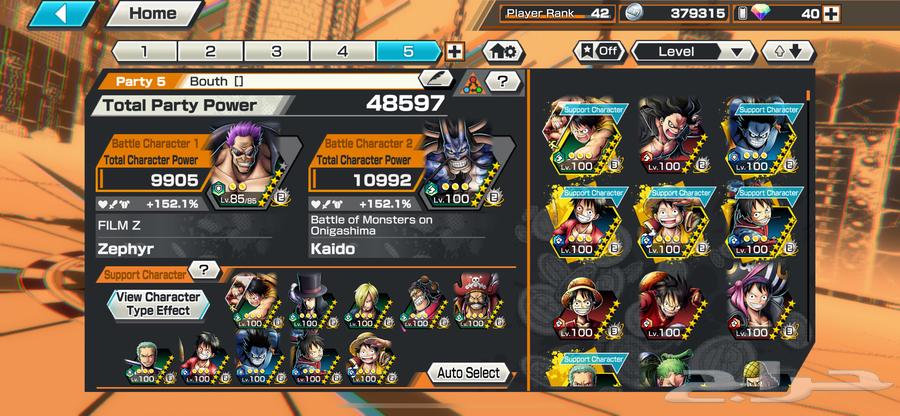The image size is (900, 416).
Task: Open the party home settings icon
Action: click(503, 51)
